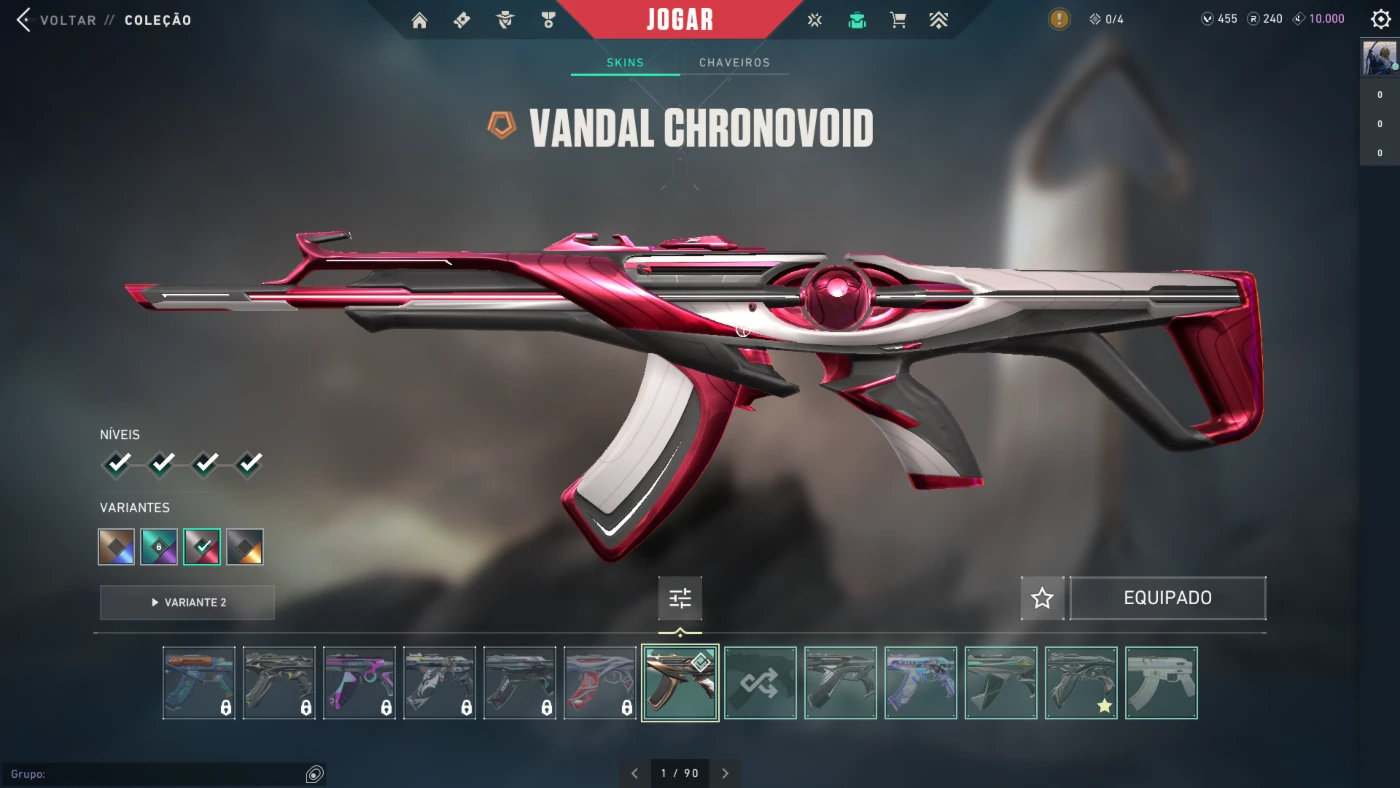Click the red JOGAR button
This screenshot has height=788, width=1400.
[x=680, y=20]
